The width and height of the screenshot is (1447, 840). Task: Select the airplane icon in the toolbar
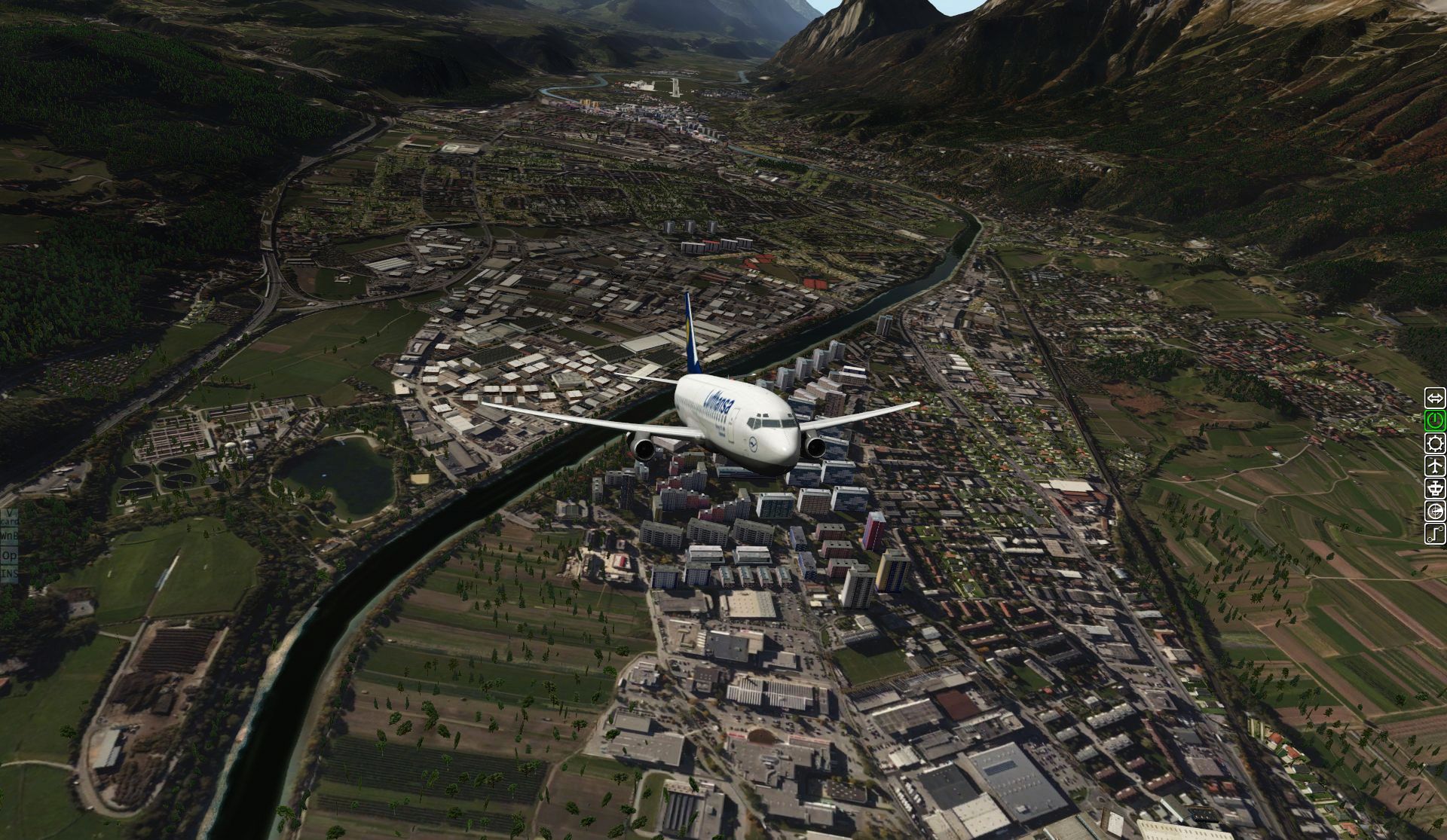(x=1435, y=466)
